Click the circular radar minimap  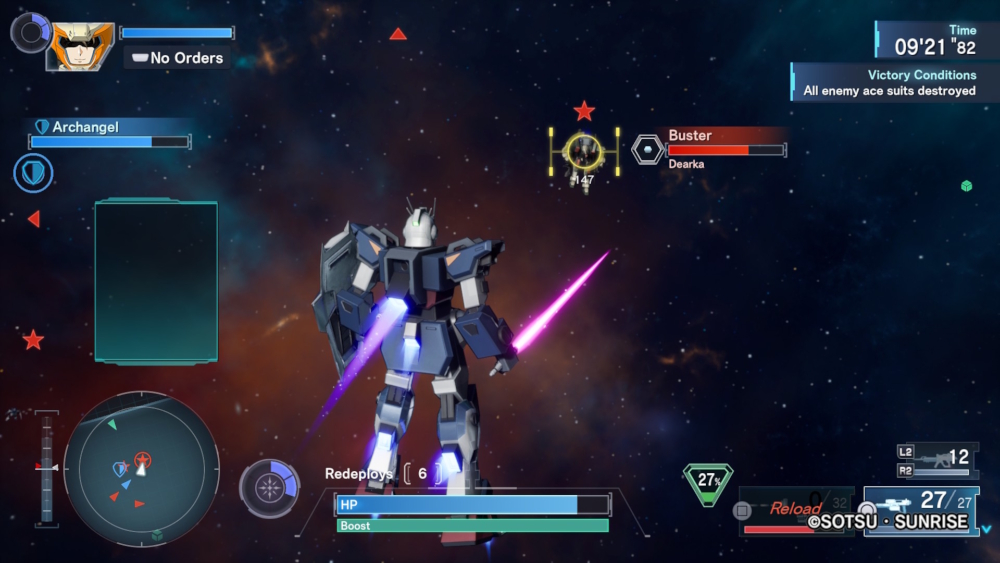coord(141,467)
